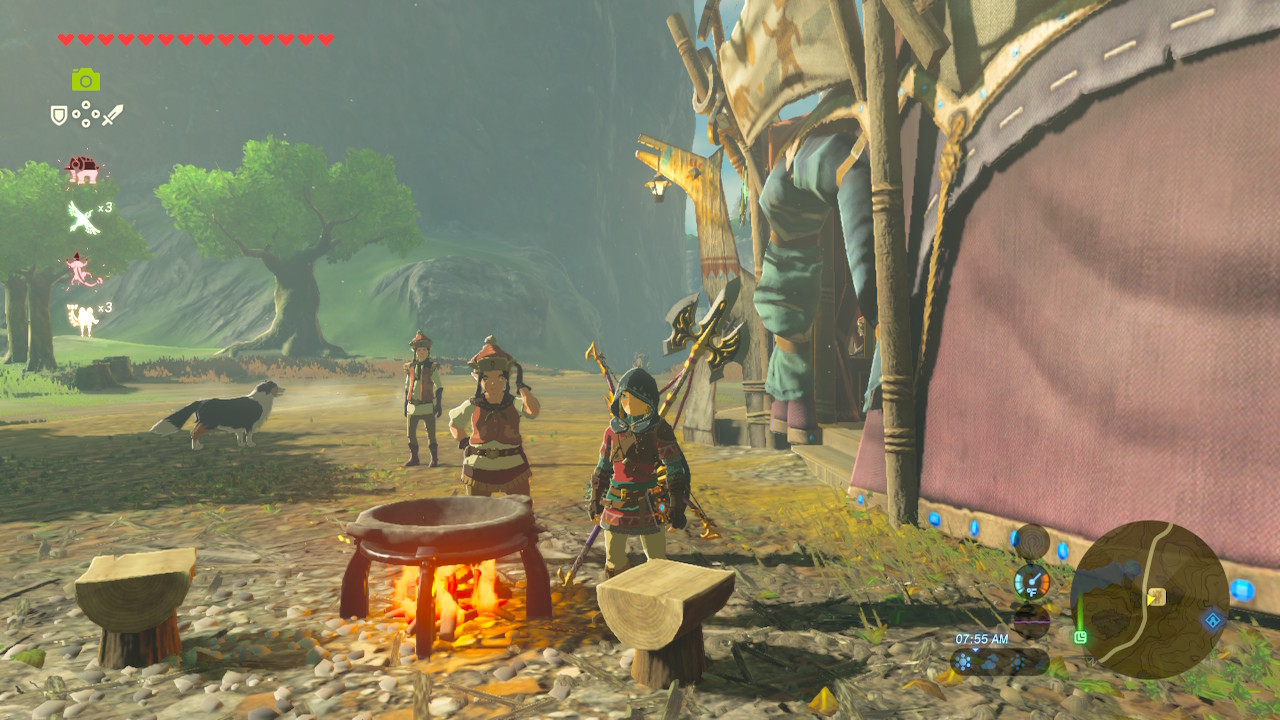Viewport: 1280px width, 720px height.
Task: Toggle the noise detection meter
Action: [x=1032, y=620]
